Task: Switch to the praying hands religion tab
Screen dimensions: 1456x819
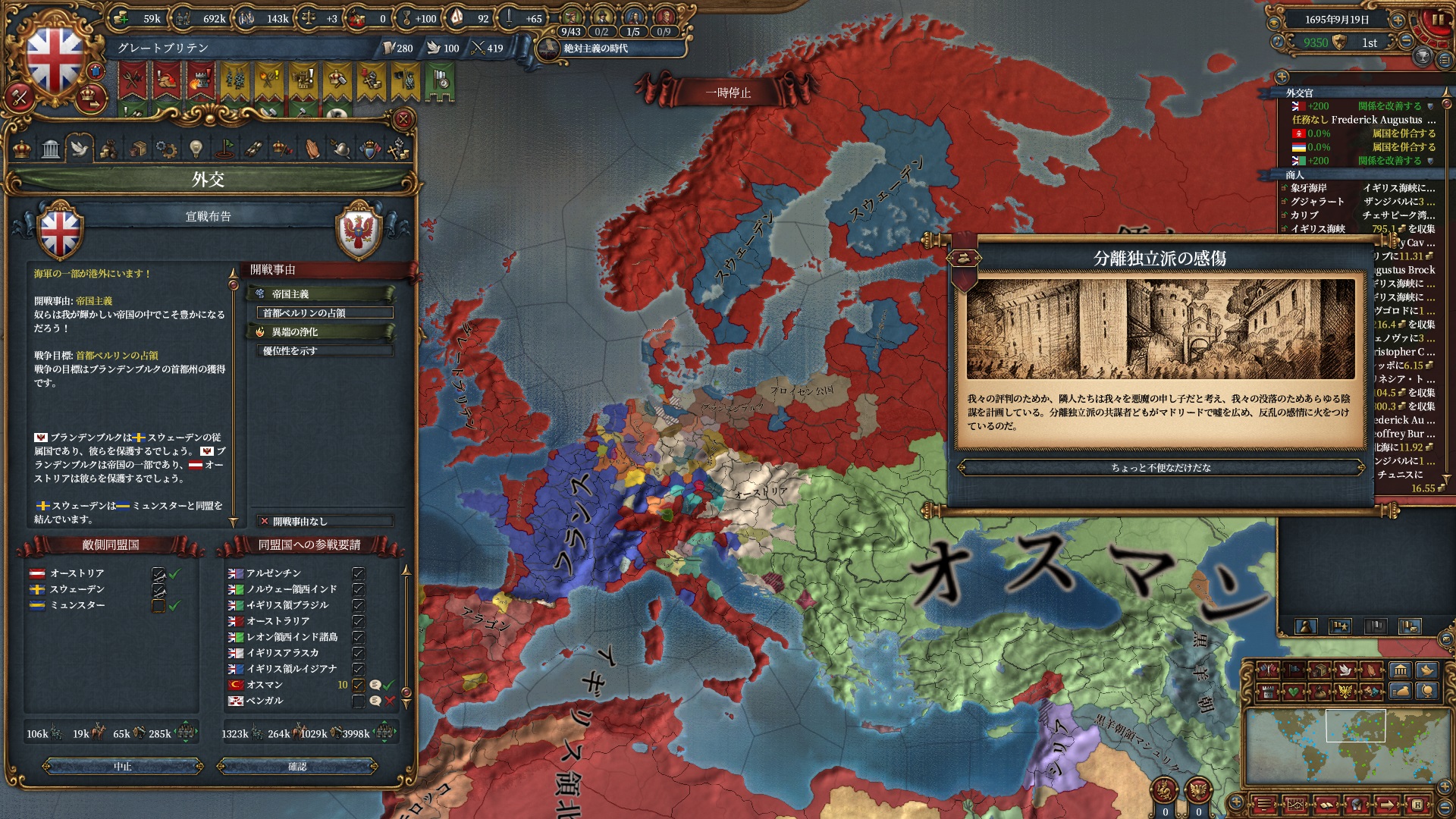Action: pyautogui.click(x=312, y=149)
